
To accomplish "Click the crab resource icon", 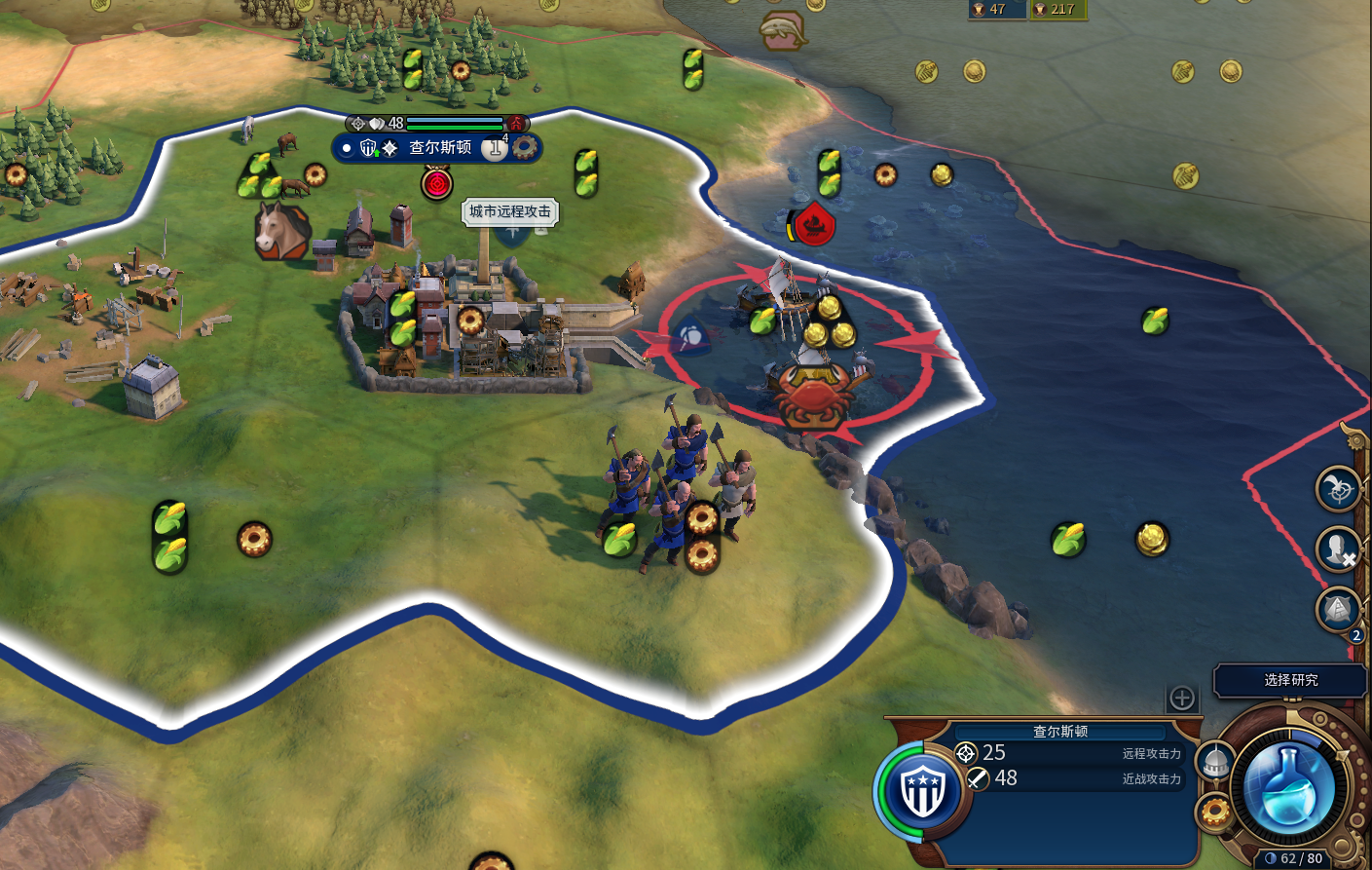I will pyautogui.click(x=816, y=397).
